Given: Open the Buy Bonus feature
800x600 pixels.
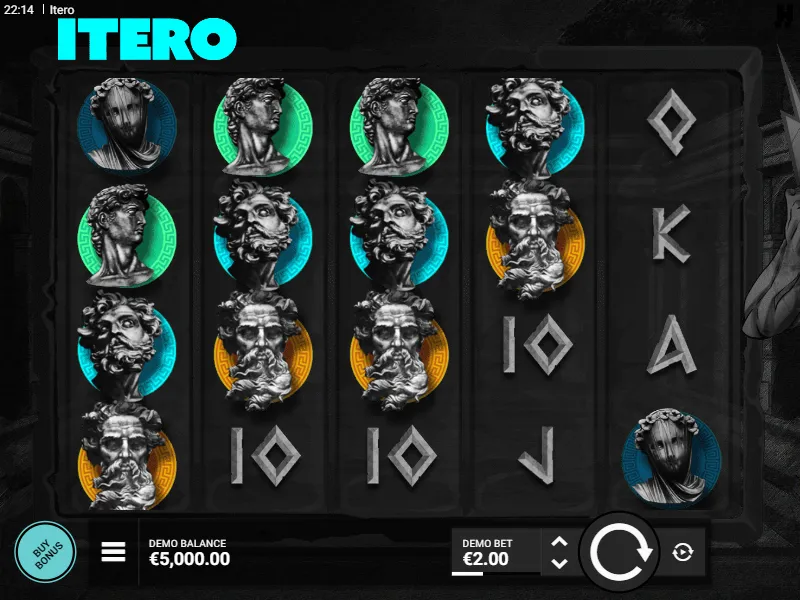Looking at the screenshot, I should [x=45, y=552].
